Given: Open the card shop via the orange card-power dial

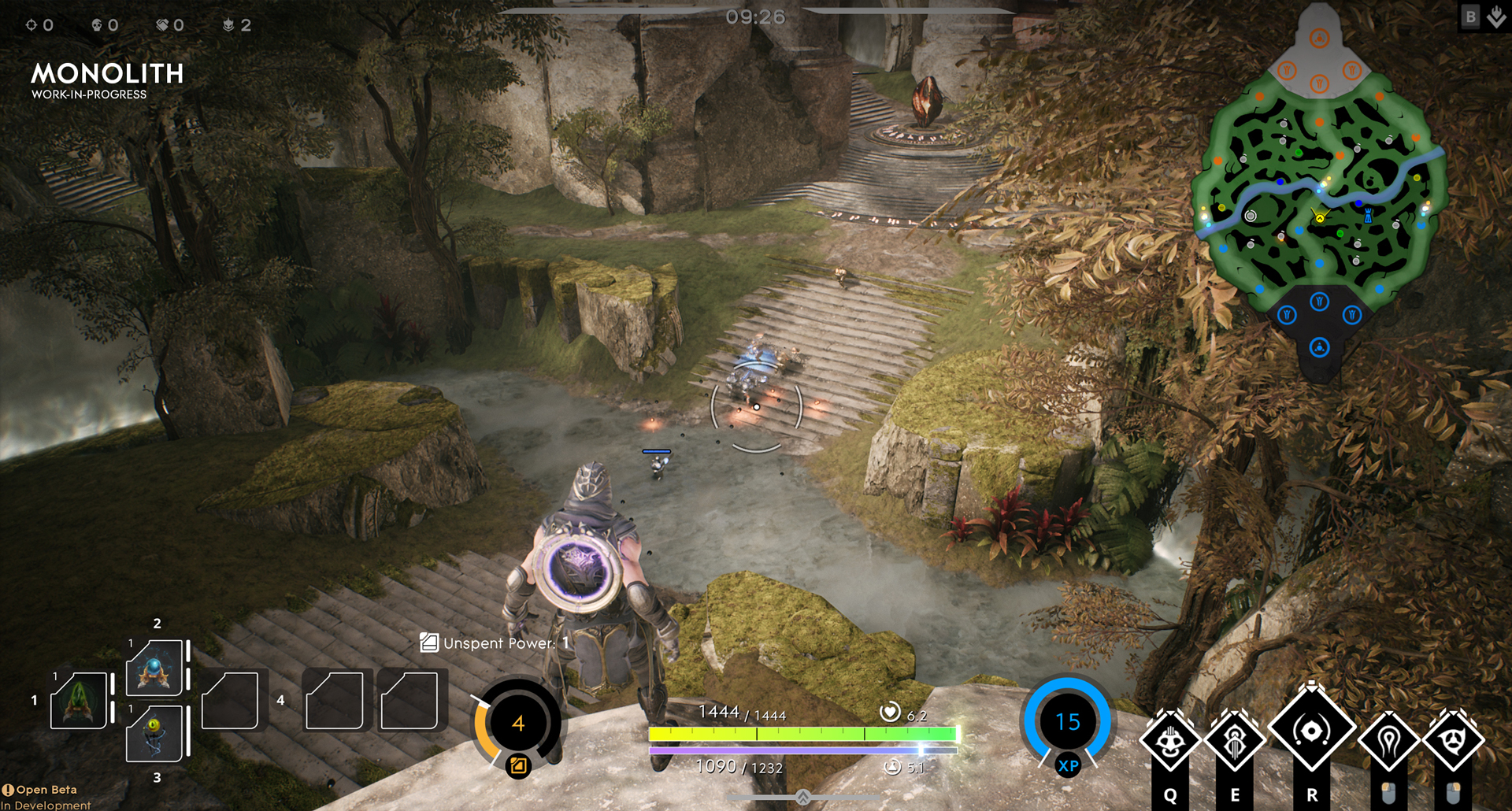Looking at the screenshot, I should coord(517,724).
